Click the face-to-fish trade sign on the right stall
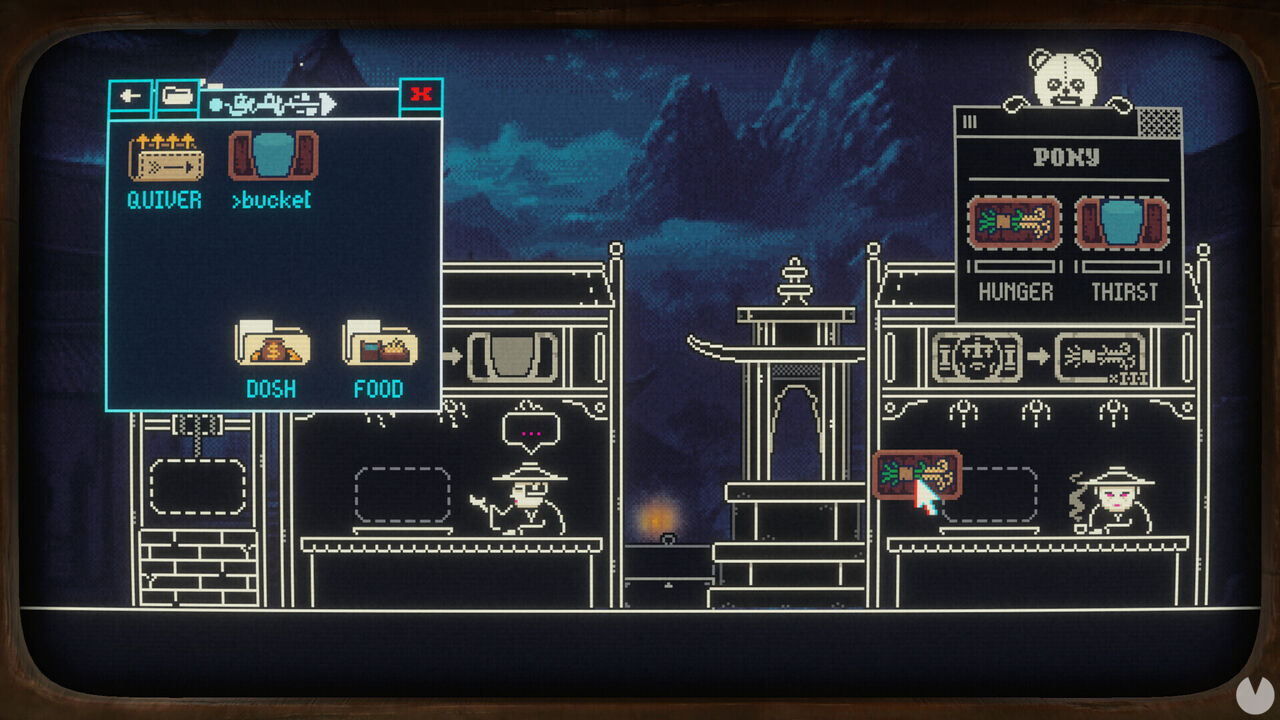Image resolution: width=1280 pixels, height=720 pixels. pos(1040,355)
